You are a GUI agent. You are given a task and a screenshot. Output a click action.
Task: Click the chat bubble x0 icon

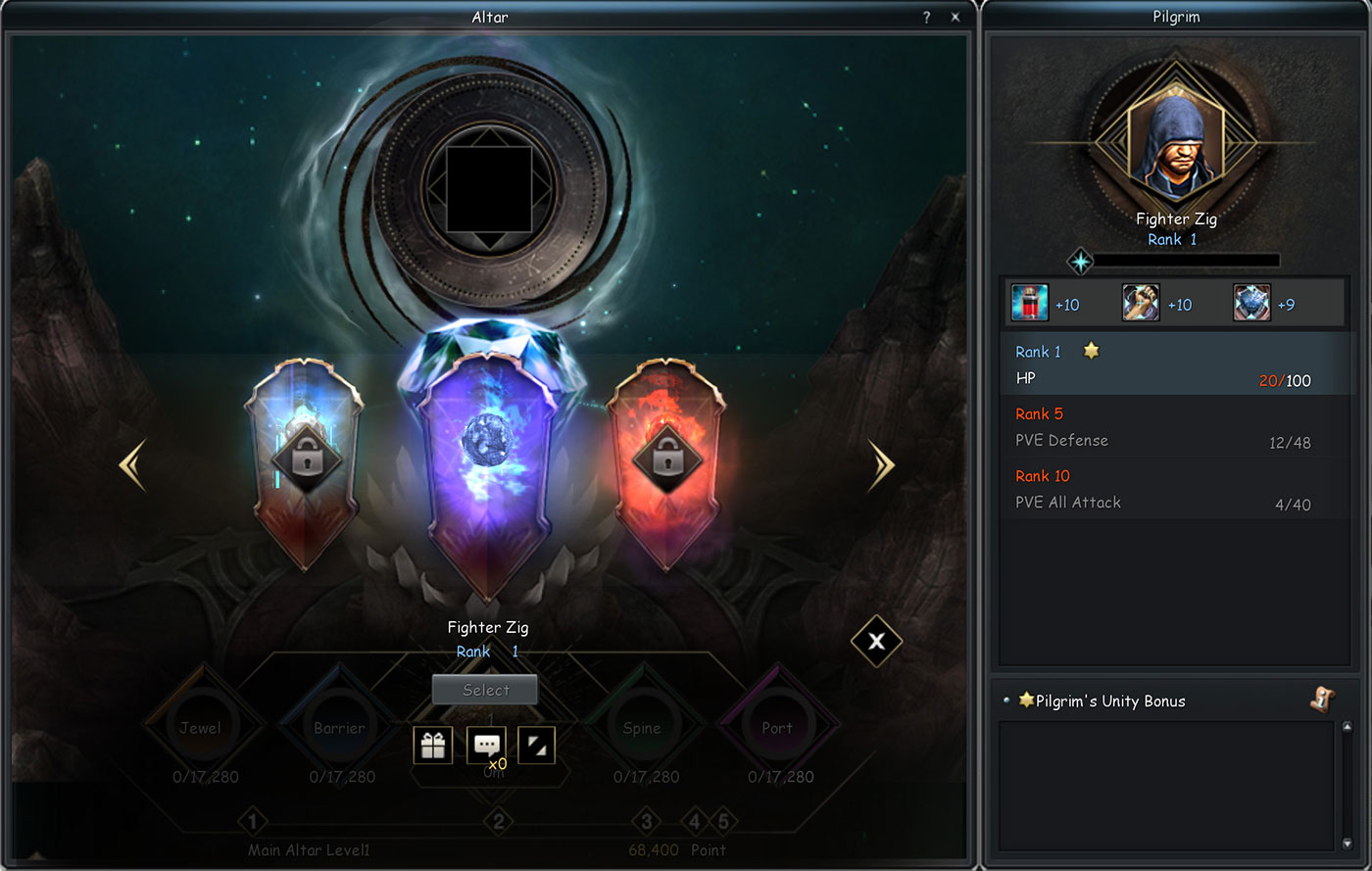(x=486, y=745)
